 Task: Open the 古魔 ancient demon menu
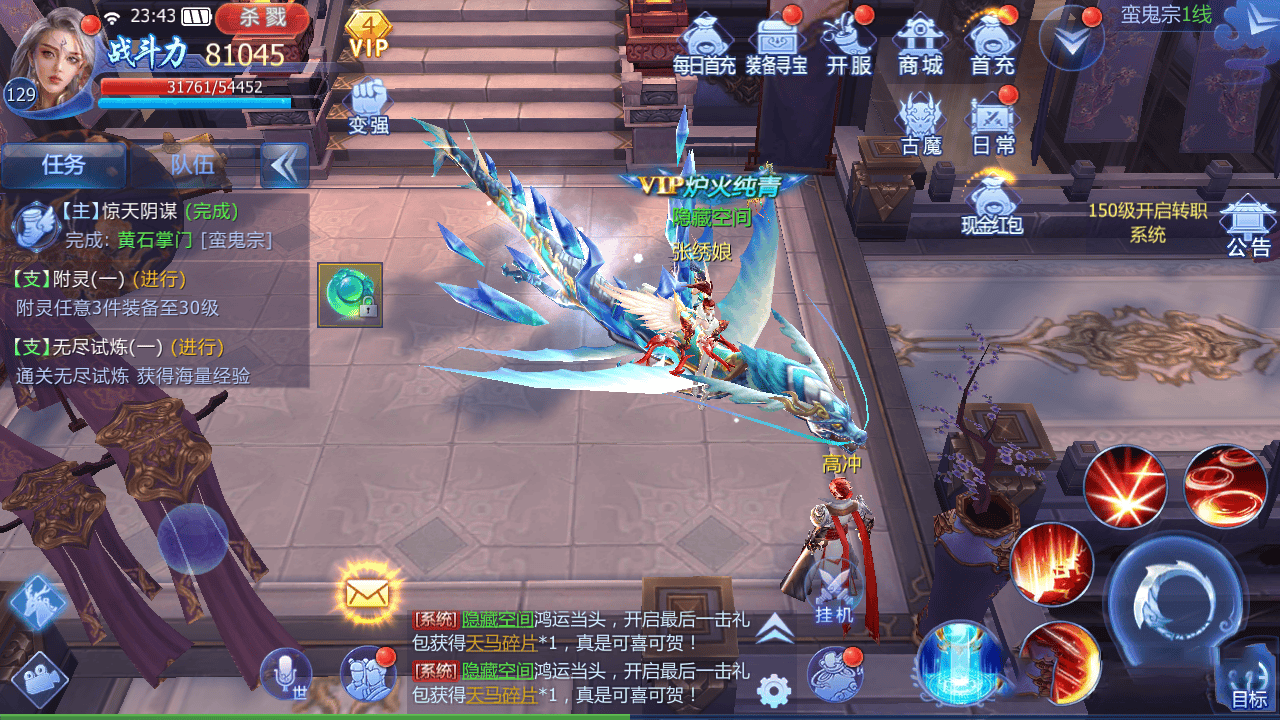point(921,124)
